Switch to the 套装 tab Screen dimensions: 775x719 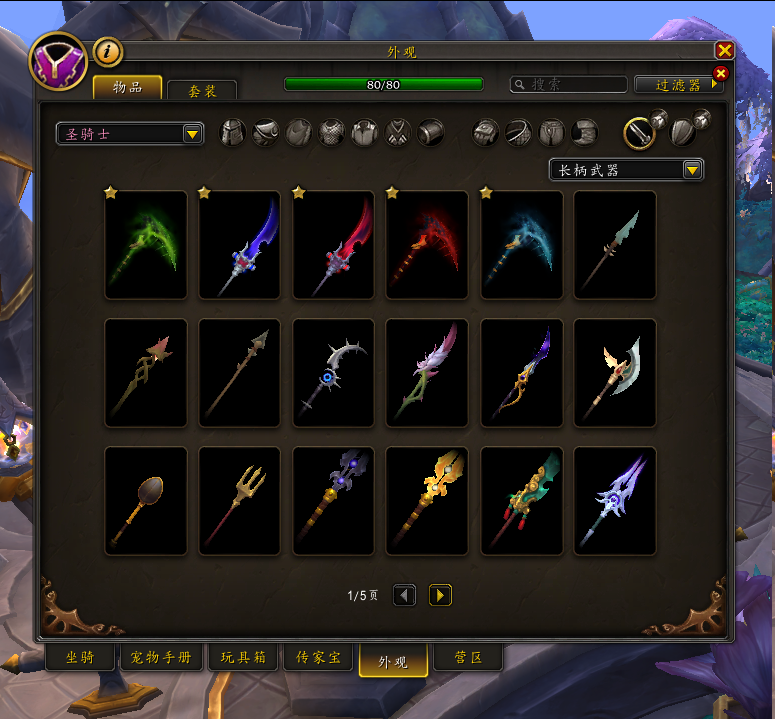tap(202, 90)
